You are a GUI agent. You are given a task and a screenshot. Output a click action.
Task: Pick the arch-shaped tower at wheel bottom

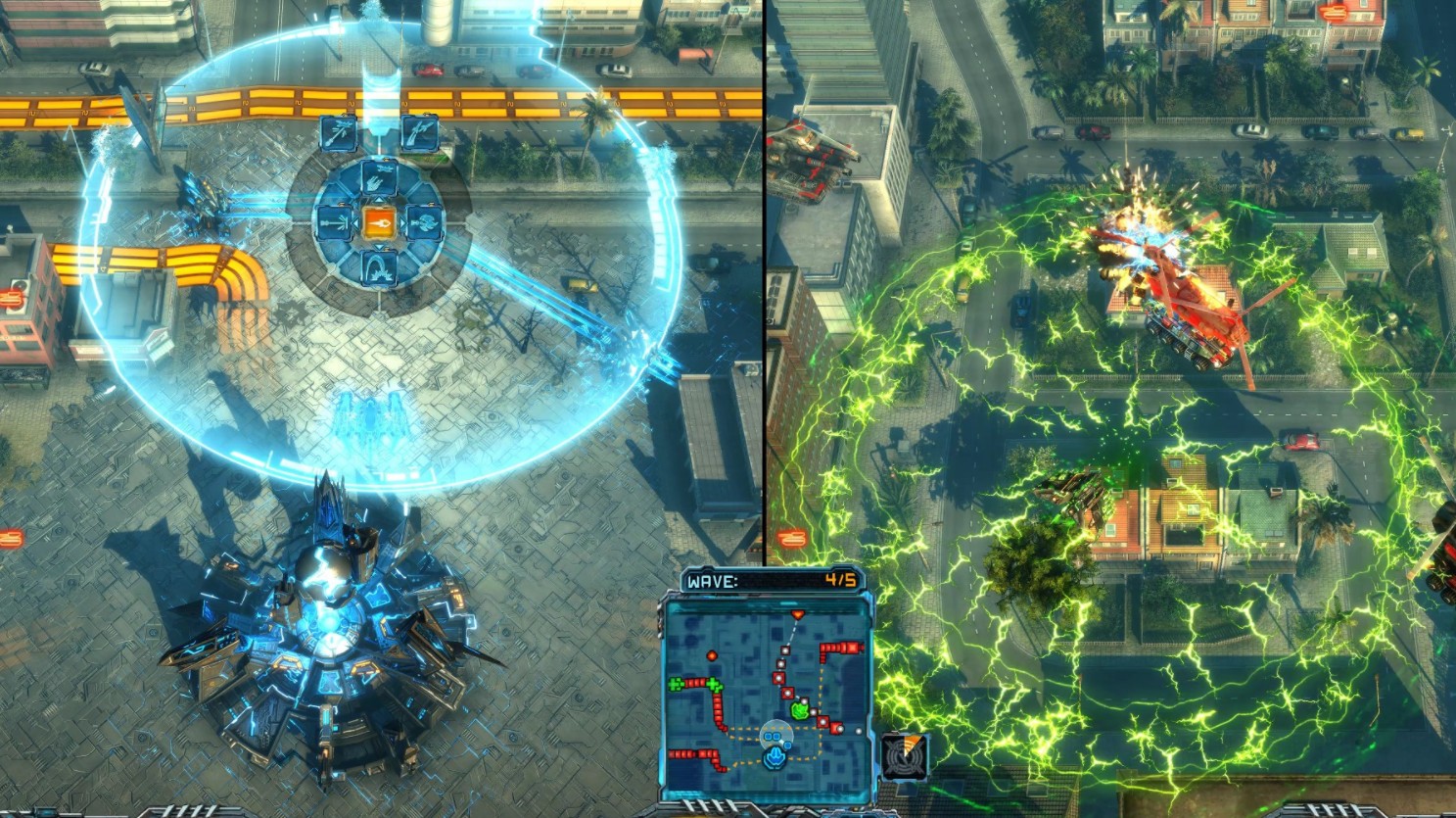pos(378,267)
